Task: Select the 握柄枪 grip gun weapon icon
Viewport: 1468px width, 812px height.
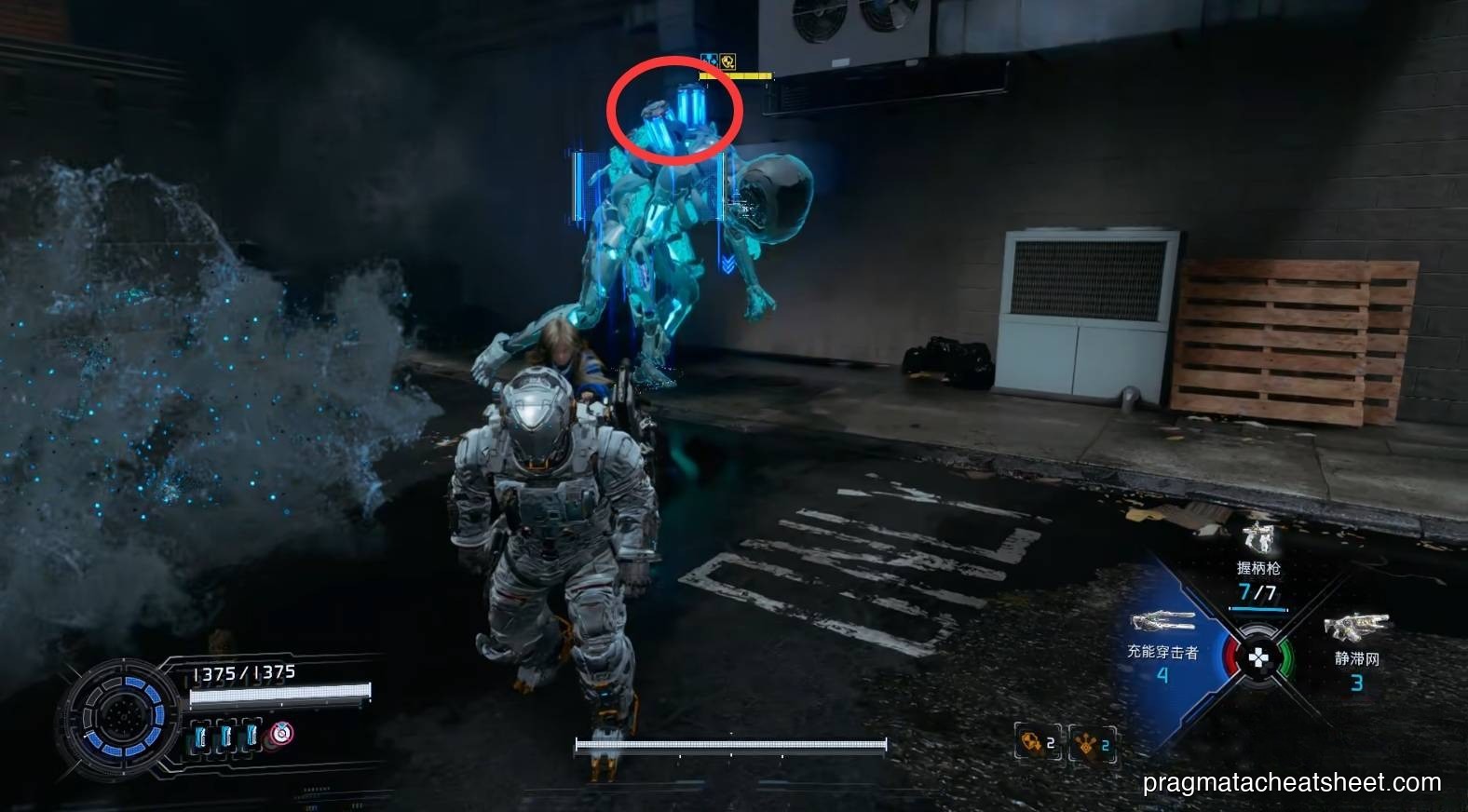Action: (x=1257, y=537)
